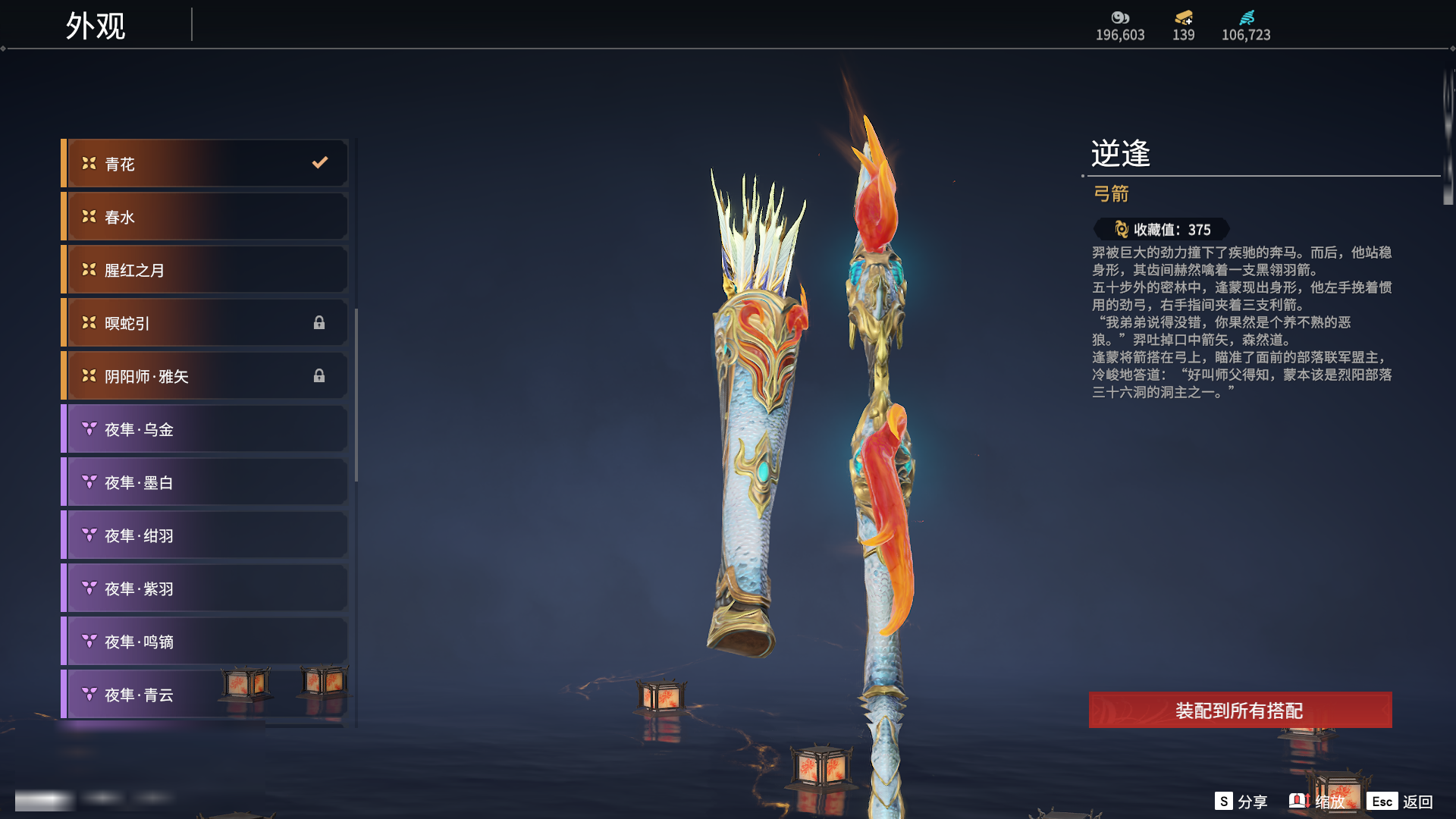1456x819 pixels.
Task: Click the cyan feather currency icon
Action: (1247, 17)
